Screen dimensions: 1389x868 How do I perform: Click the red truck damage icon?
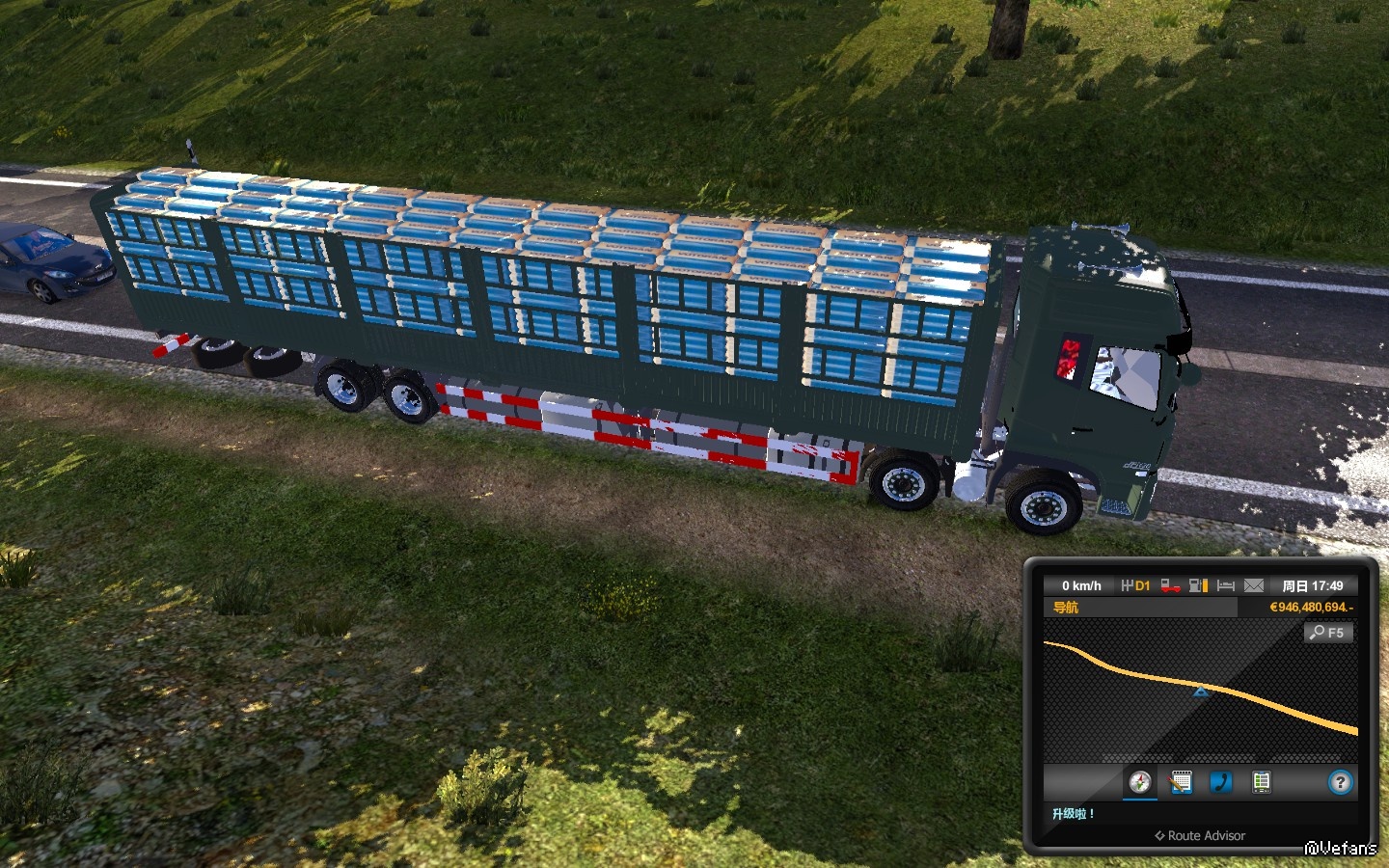coord(1170,585)
